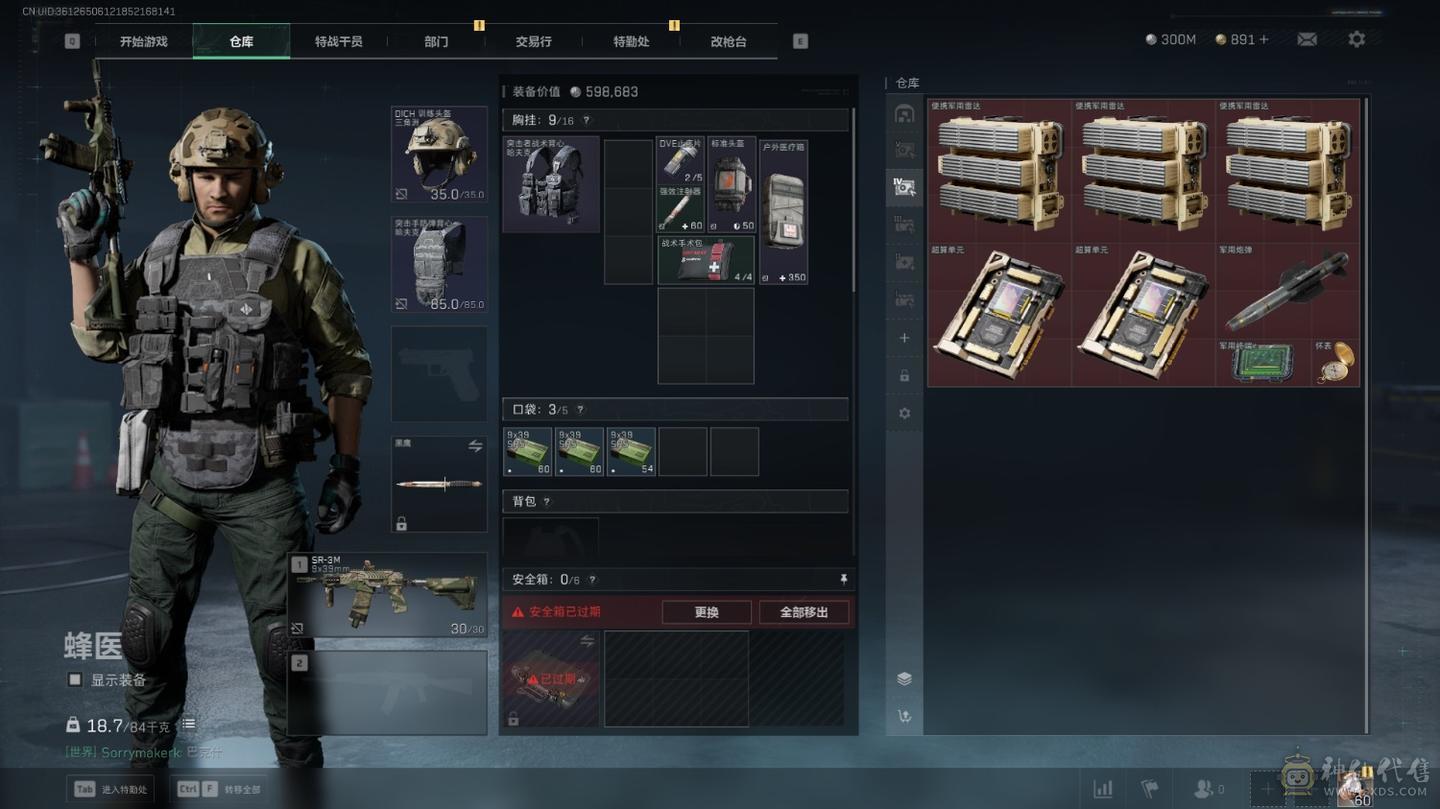Open the 交易行 market tab
Viewport: 1440px width, 809px height.
(x=533, y=41)
